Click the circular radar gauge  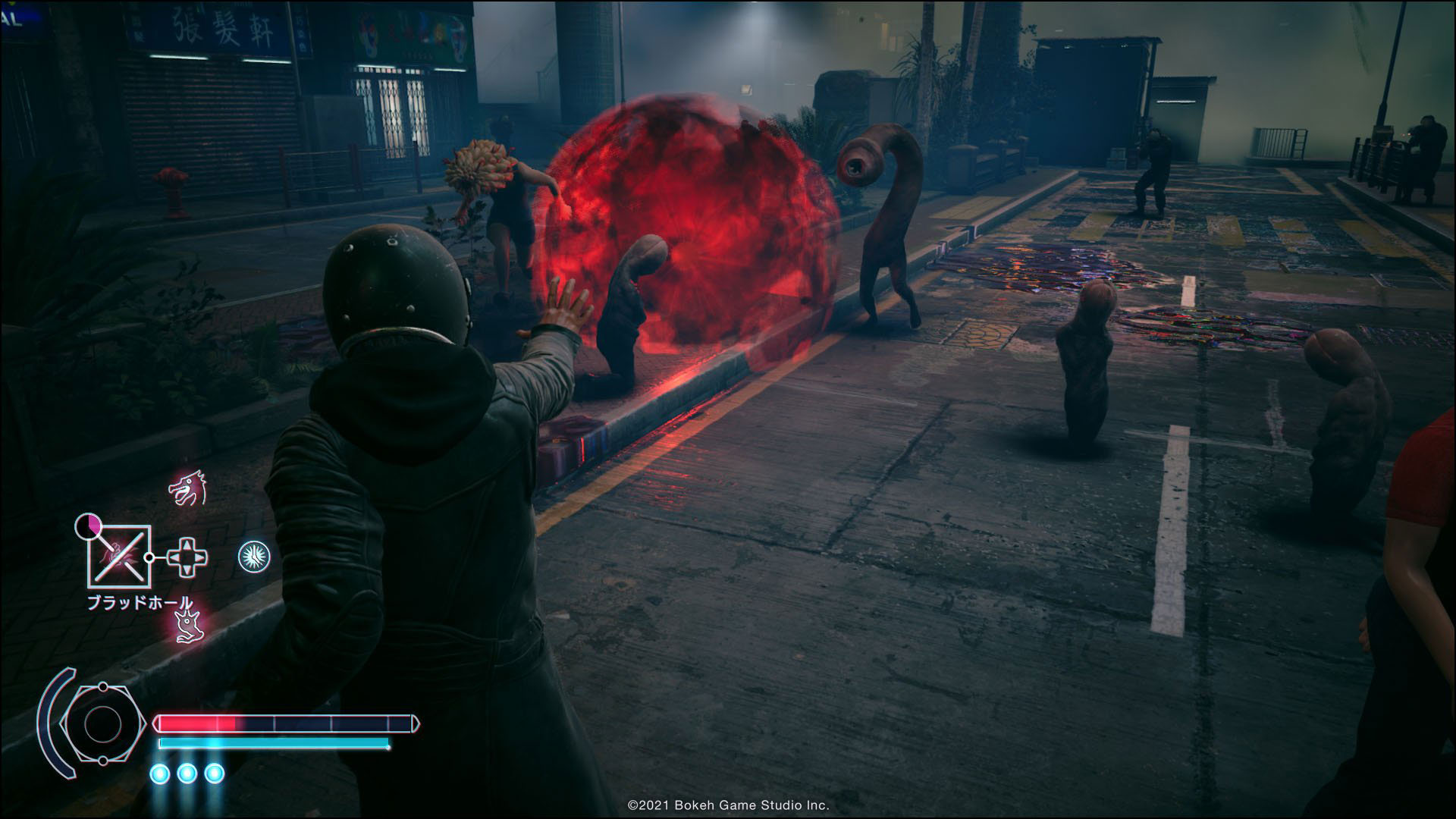click(x=99, y=724)
